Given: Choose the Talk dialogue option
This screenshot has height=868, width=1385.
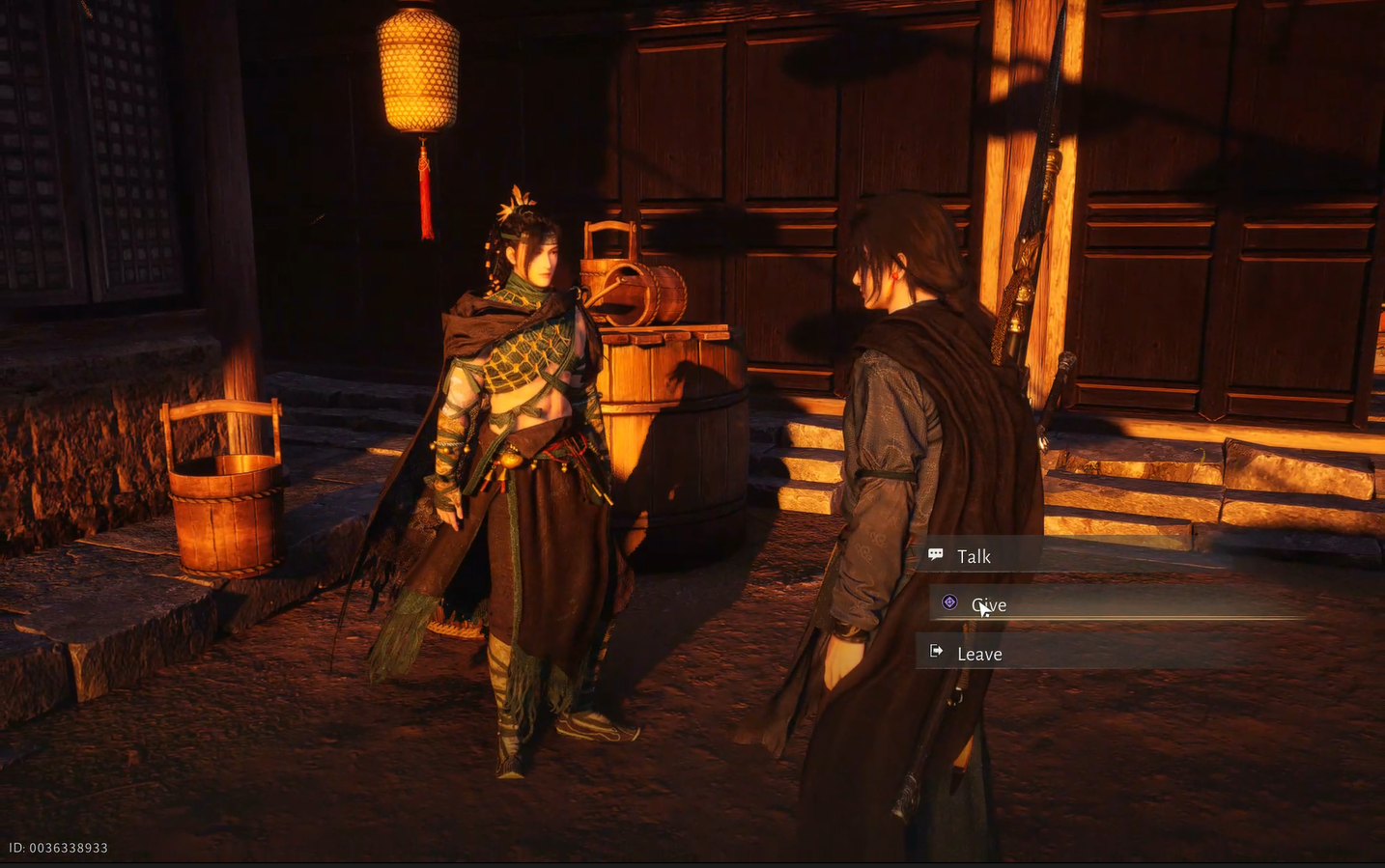Looking at the screenshot, I should [974, 556].
